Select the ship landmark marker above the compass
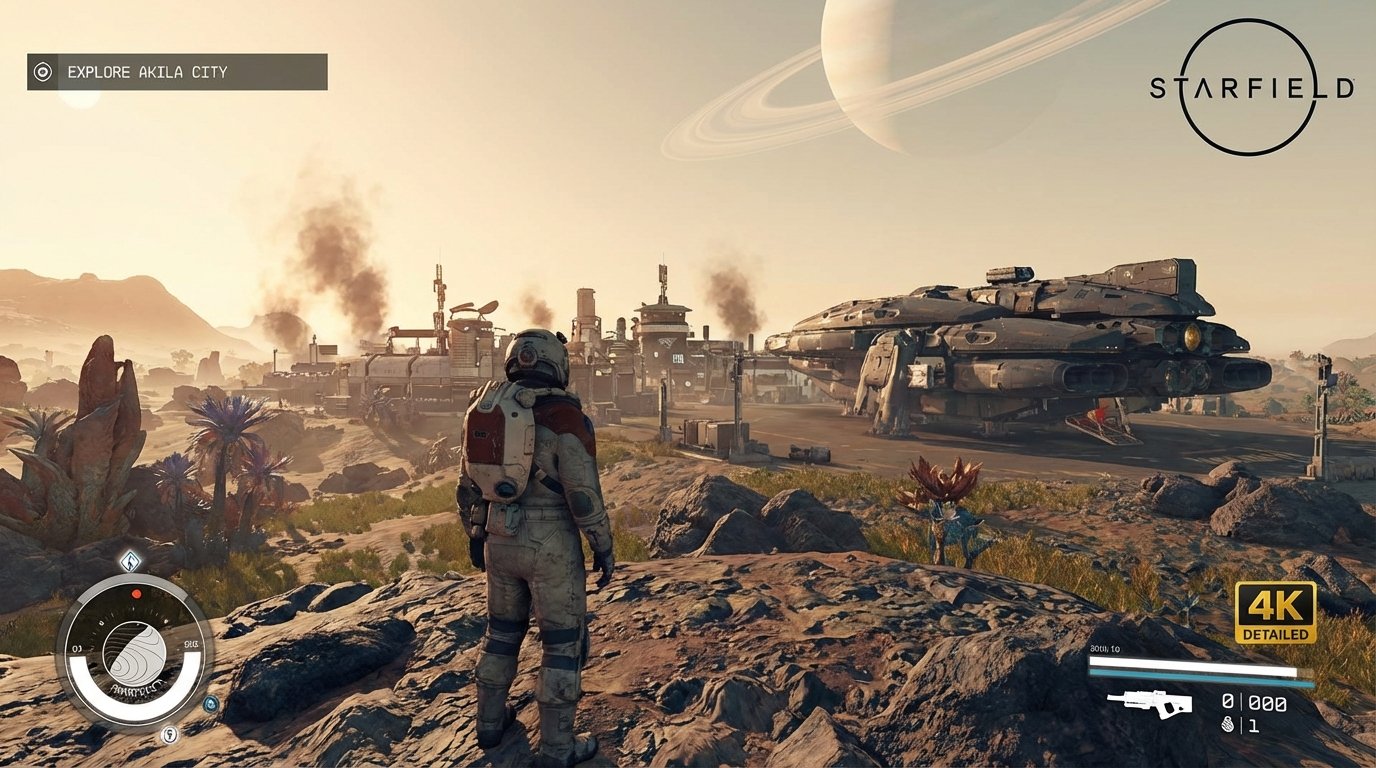The image size is (1376, 768). click(x=129, y=561)
